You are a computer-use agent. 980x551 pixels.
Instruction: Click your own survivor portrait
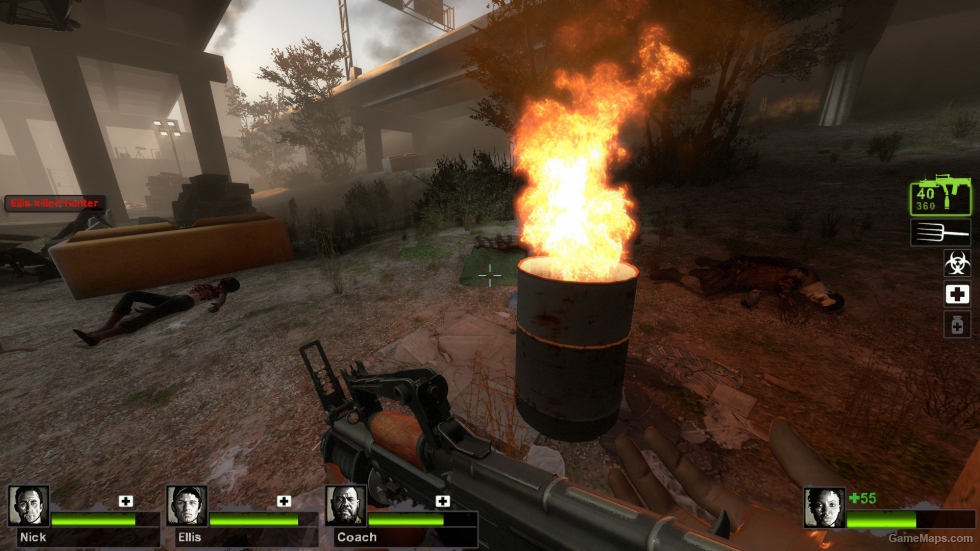point(824,507)
